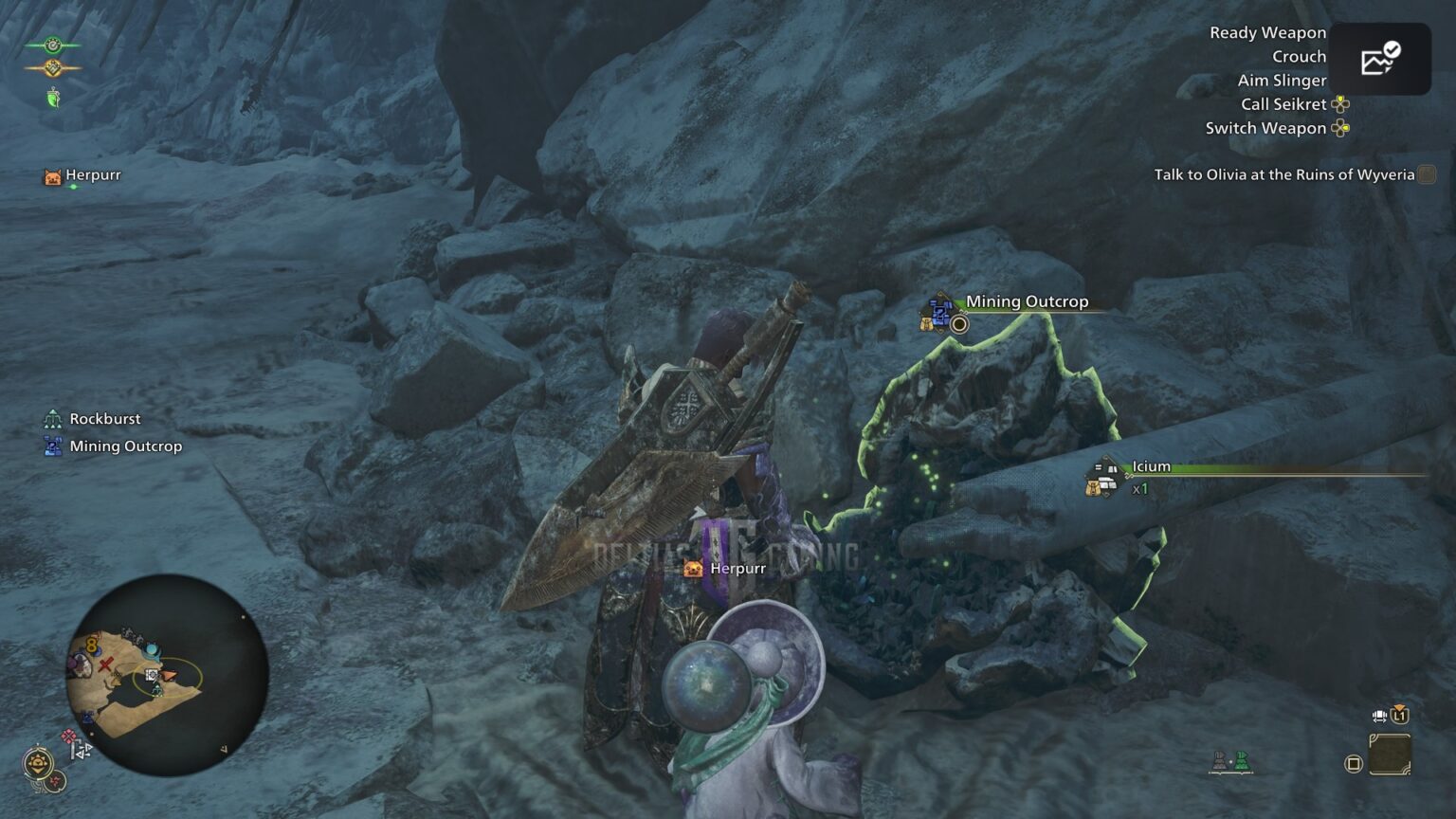Screen dimensions: 1456x819
Task: Click the red X marker on the minimap
Action: click(104, 665)
